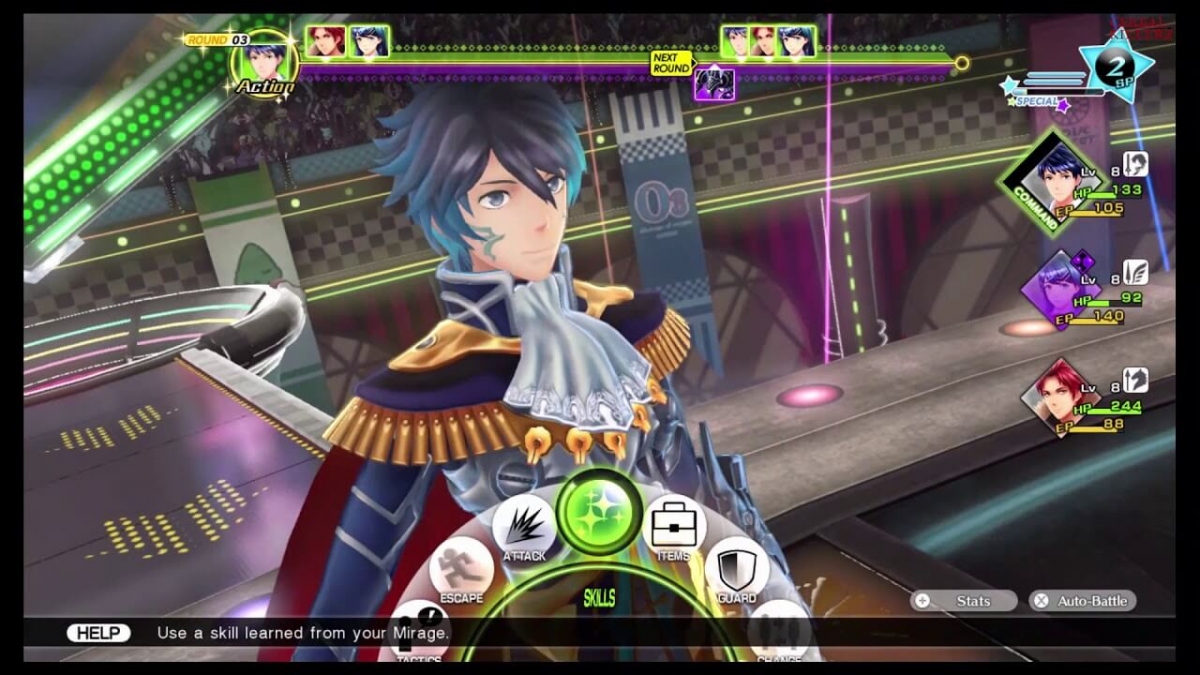Click the enemy icon under Next Round

point(715,84)
